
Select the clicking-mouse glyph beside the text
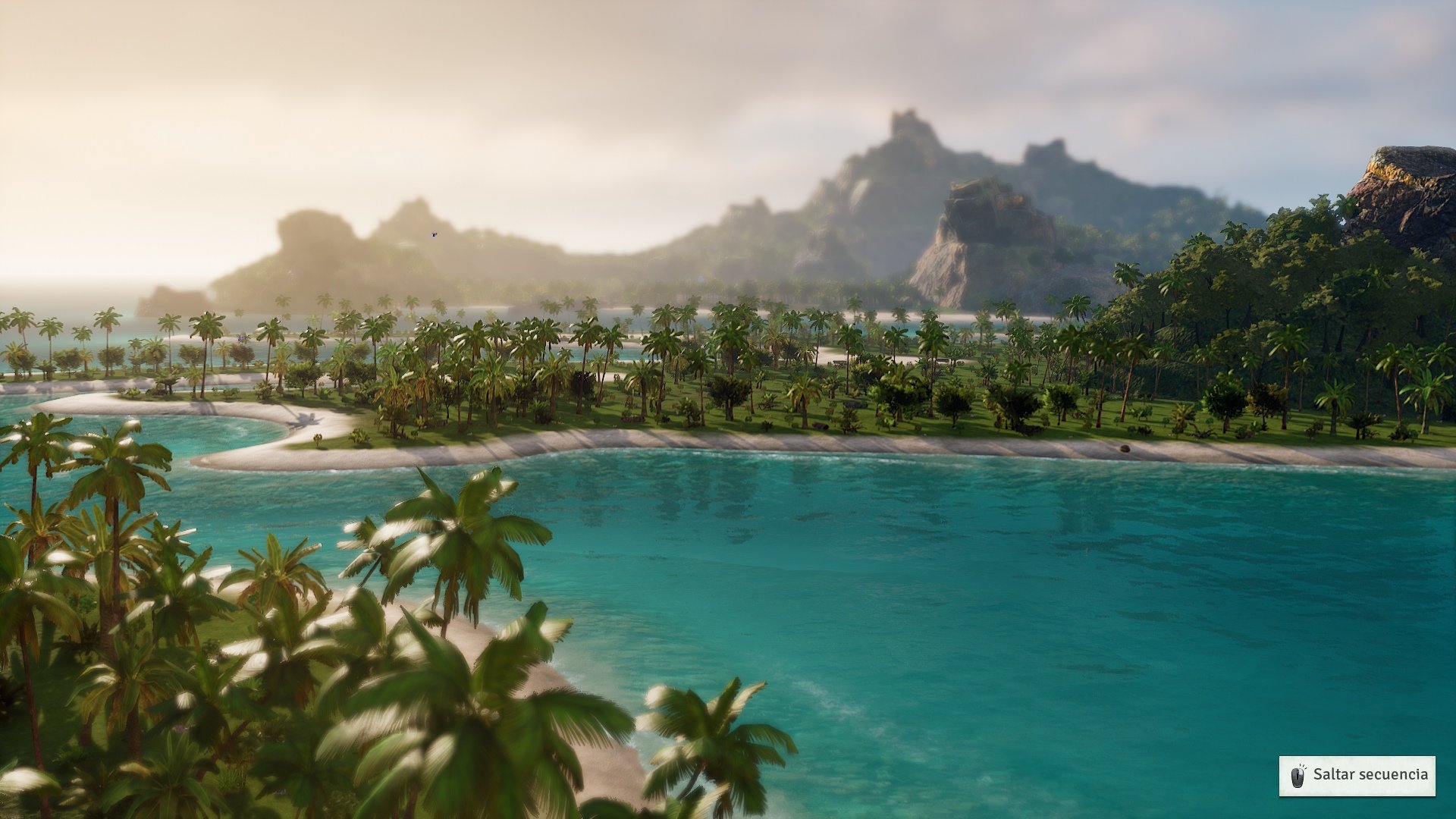[1298, 776]
